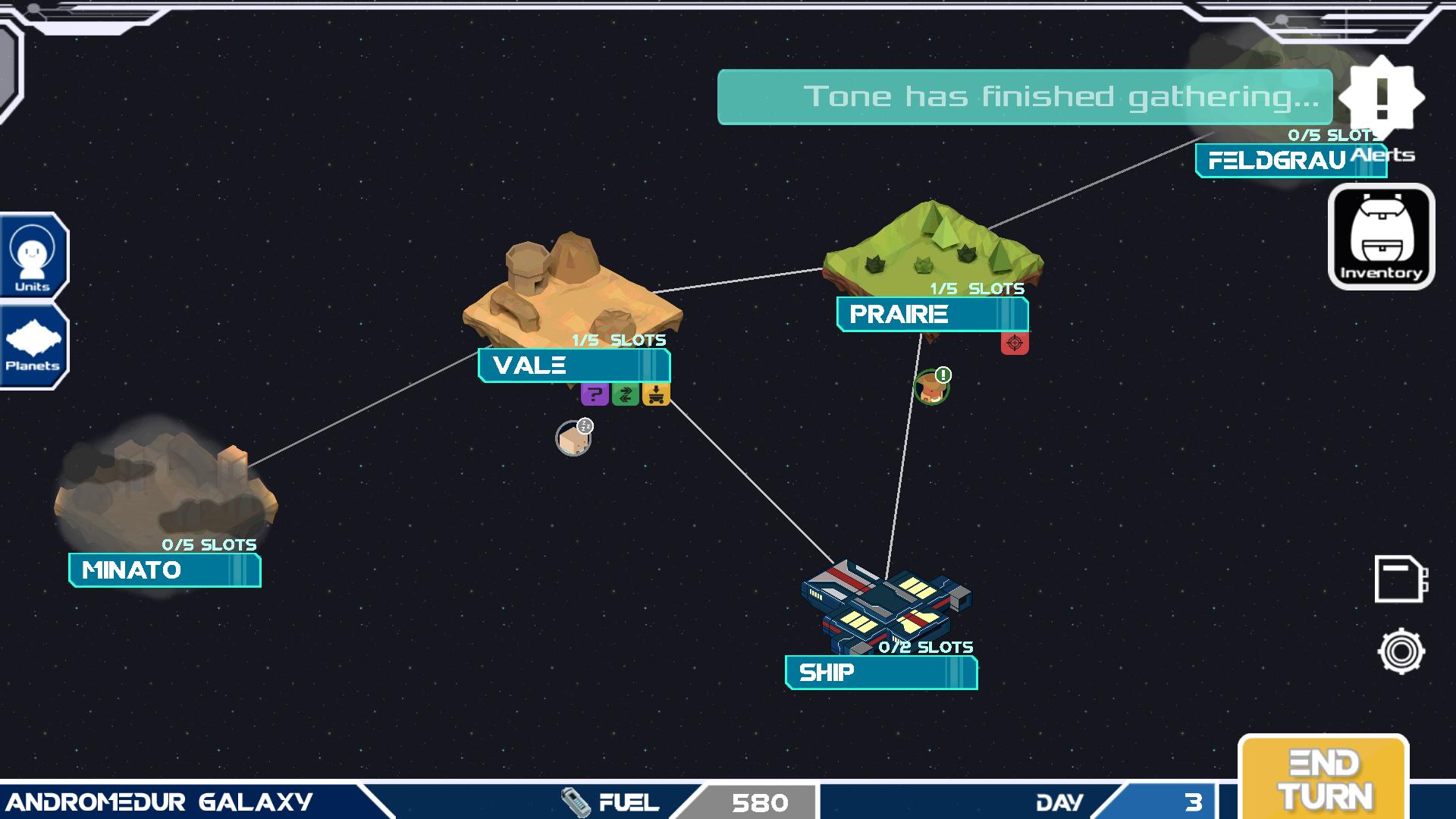The width and height of the screenshot is (1456, 819).
Task: Click Vale's purple question mark icon
Action: point(595,394)
